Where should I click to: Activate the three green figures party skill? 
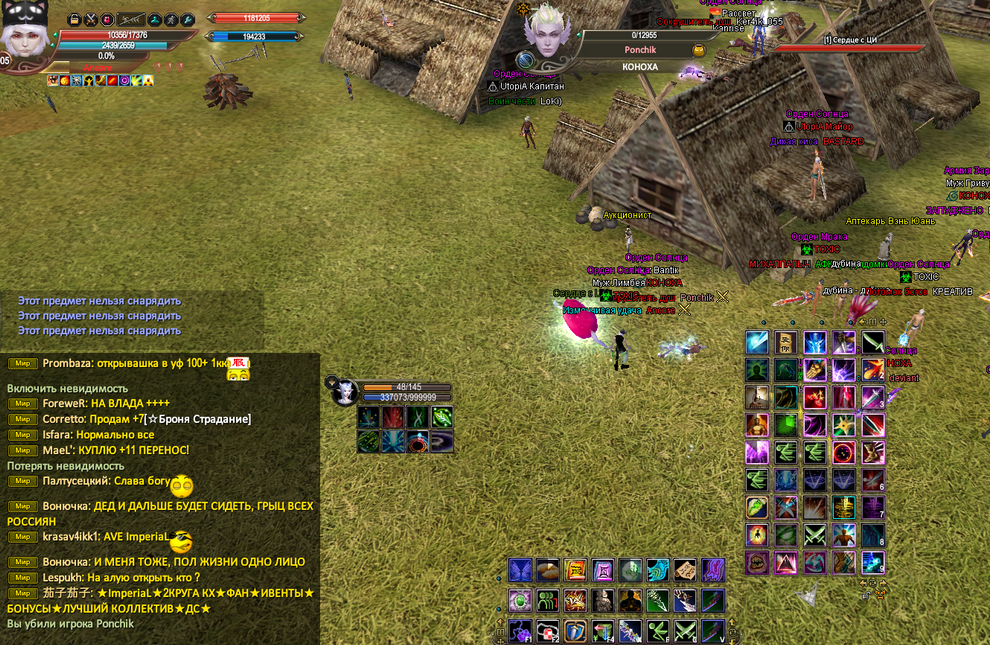pos(548,601)
